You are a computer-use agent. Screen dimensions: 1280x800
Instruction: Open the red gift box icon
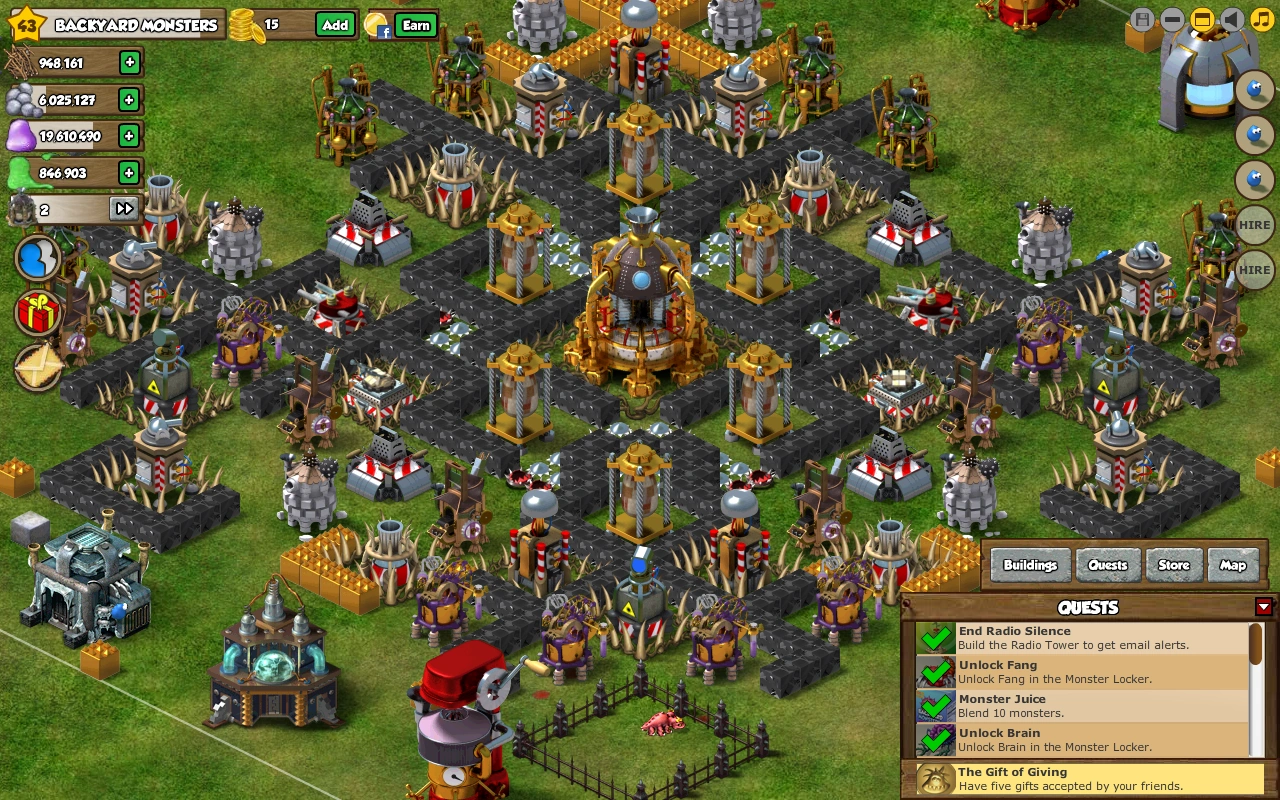(x=38, y=313)
